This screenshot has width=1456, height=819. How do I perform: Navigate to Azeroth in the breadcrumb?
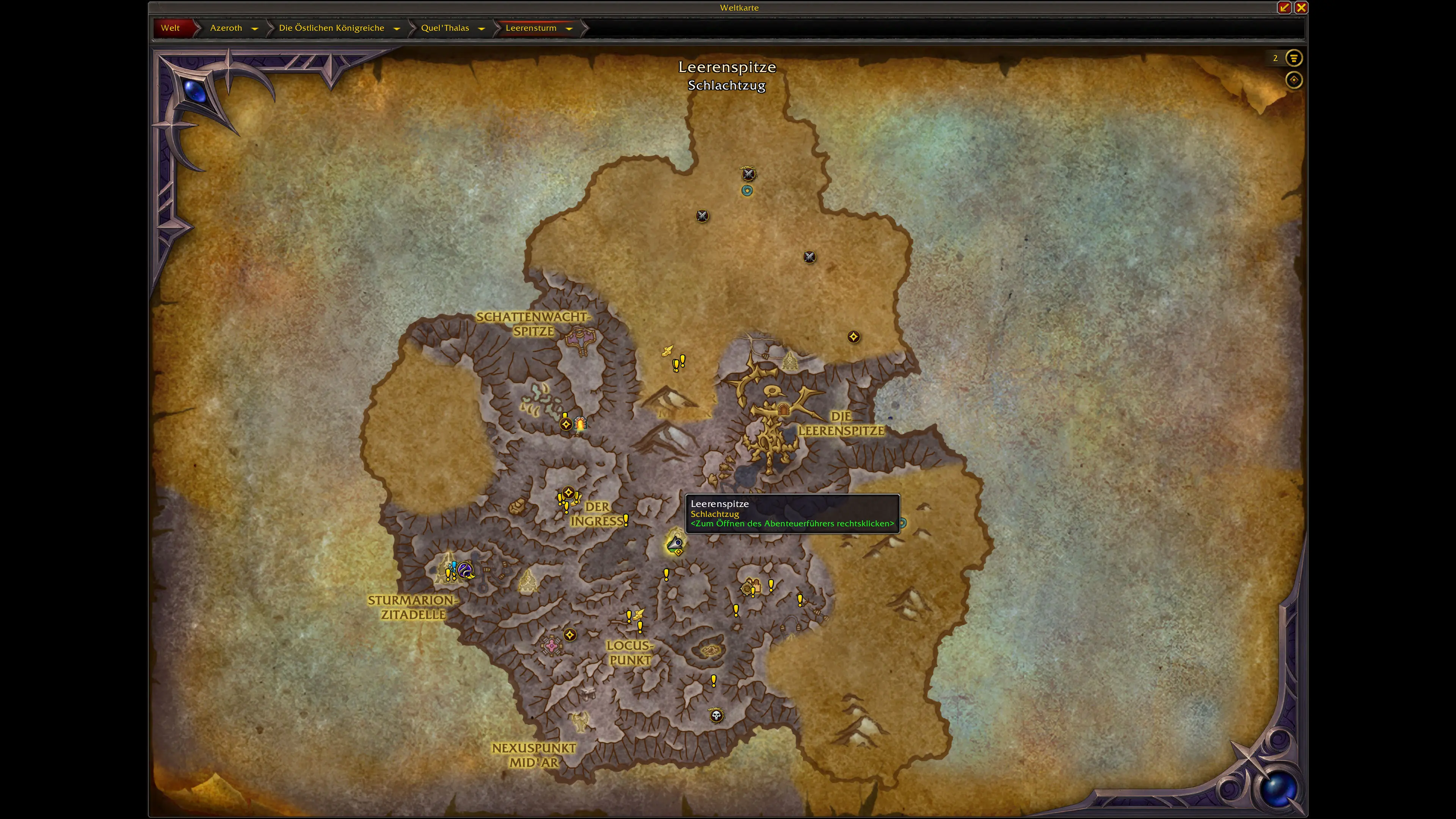(226, 28)
